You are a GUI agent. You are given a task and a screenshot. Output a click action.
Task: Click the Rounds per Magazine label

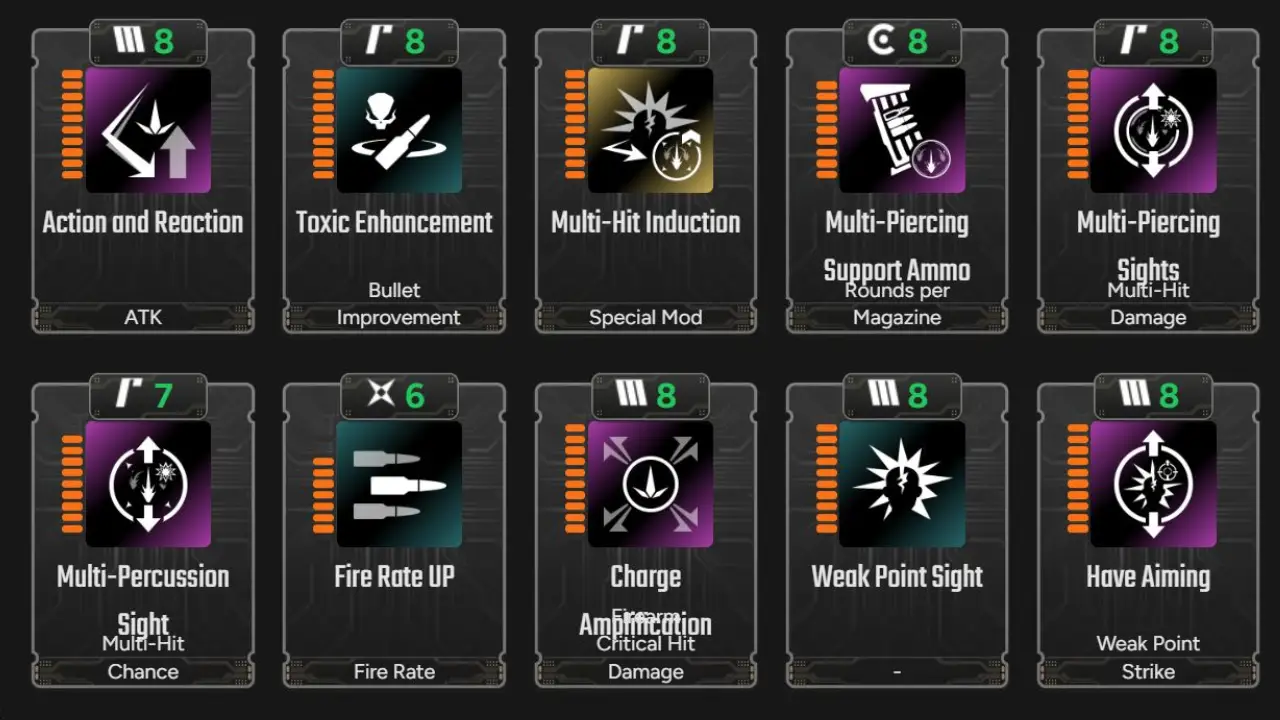click(896, 302)
